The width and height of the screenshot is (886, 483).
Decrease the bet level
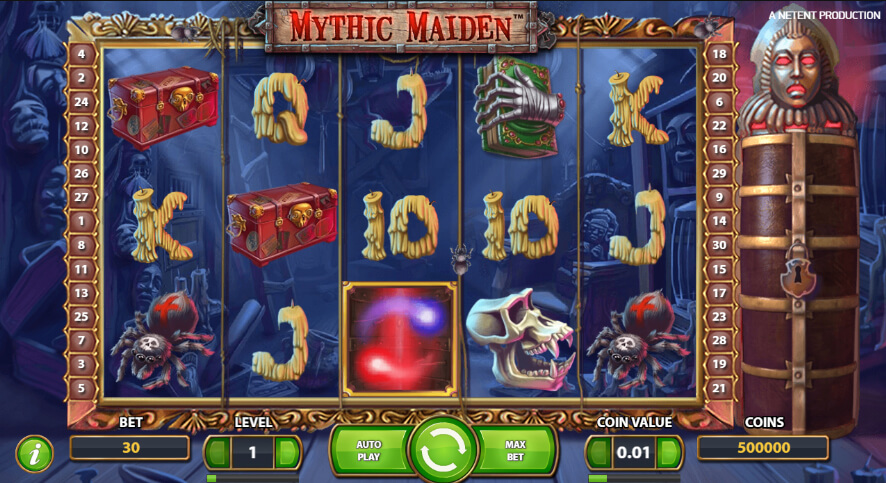click(218, 452)
